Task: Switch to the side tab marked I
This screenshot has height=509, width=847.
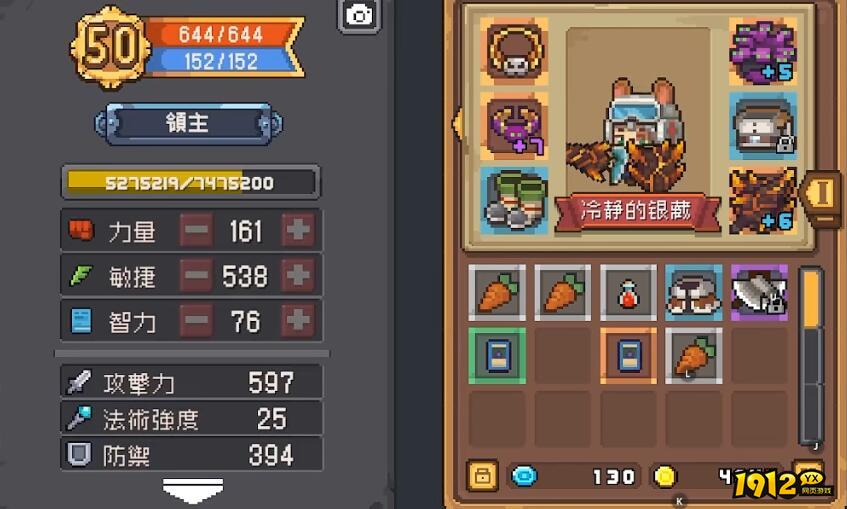Action: point(822,192)
